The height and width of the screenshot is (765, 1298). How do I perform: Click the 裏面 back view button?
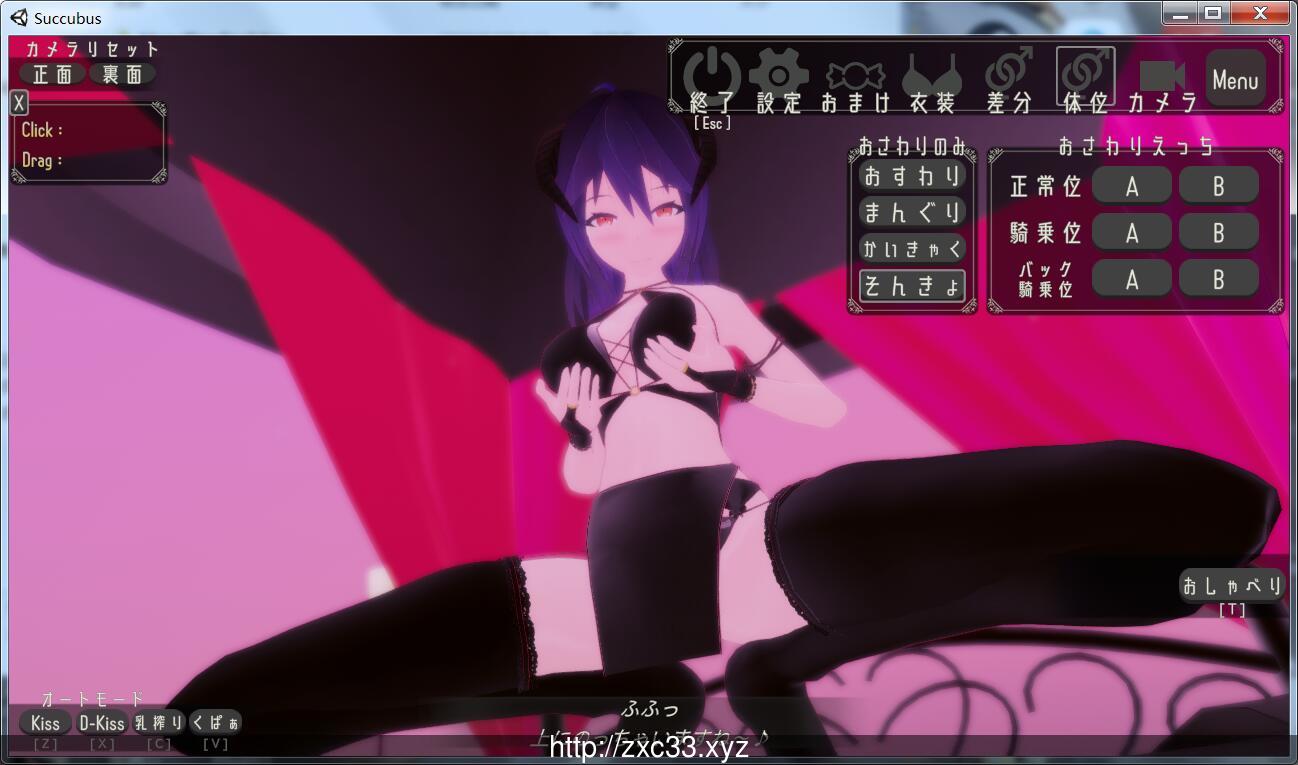point(124,73)
